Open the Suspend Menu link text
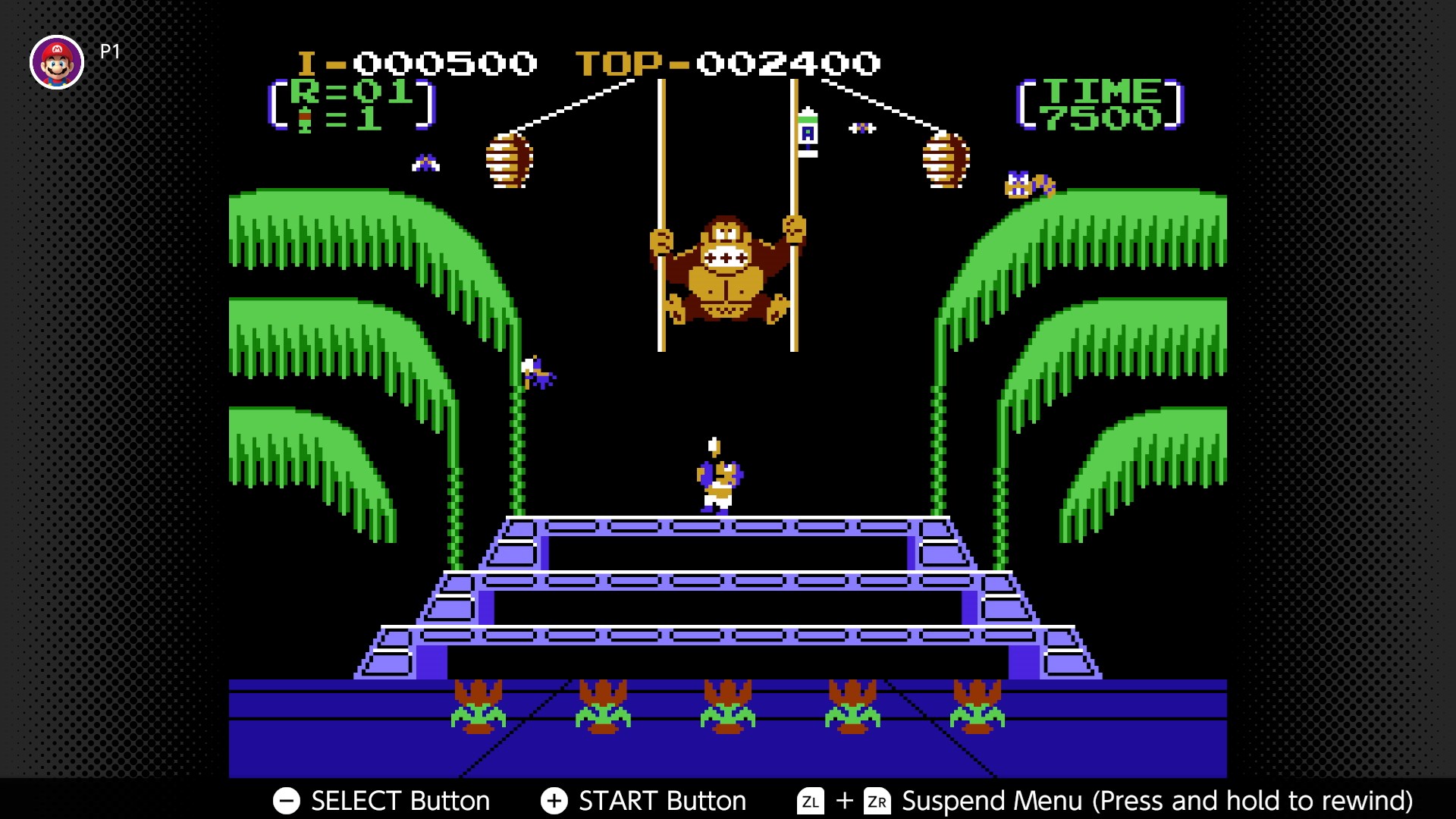This screenshot has width=1456, height=819. pos(993,799)
